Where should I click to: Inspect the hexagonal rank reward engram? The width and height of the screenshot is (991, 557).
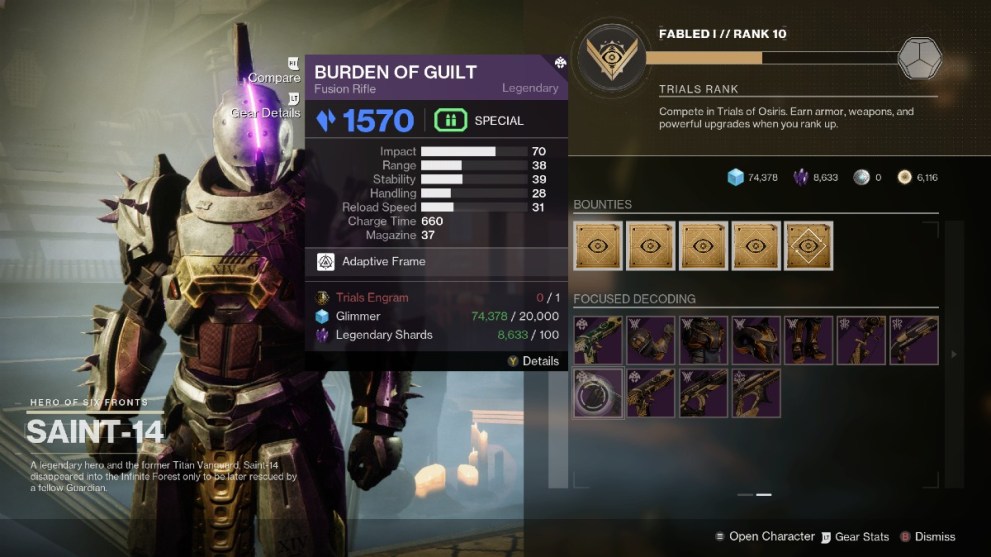918,58
